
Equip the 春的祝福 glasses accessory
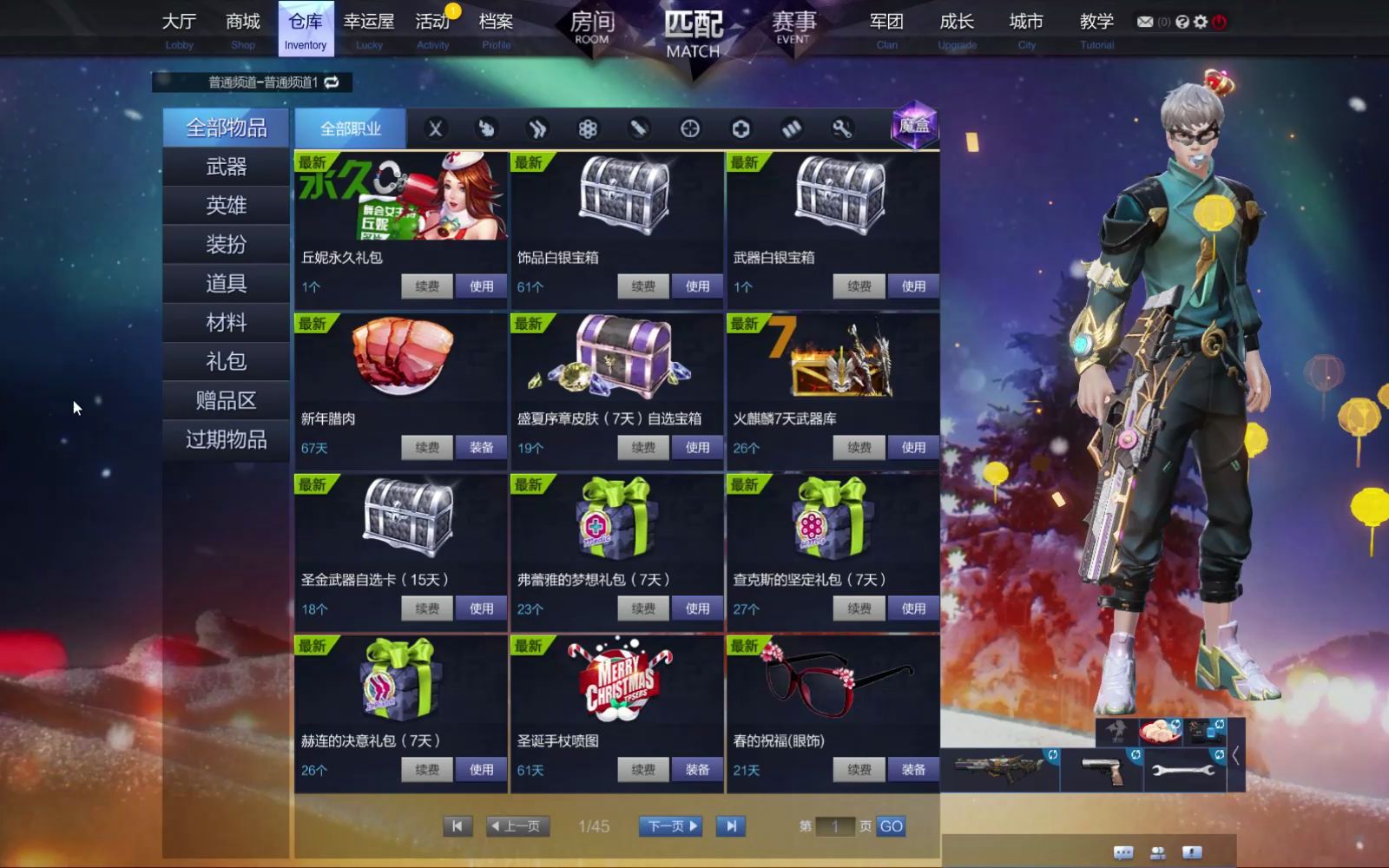point(912,770)
